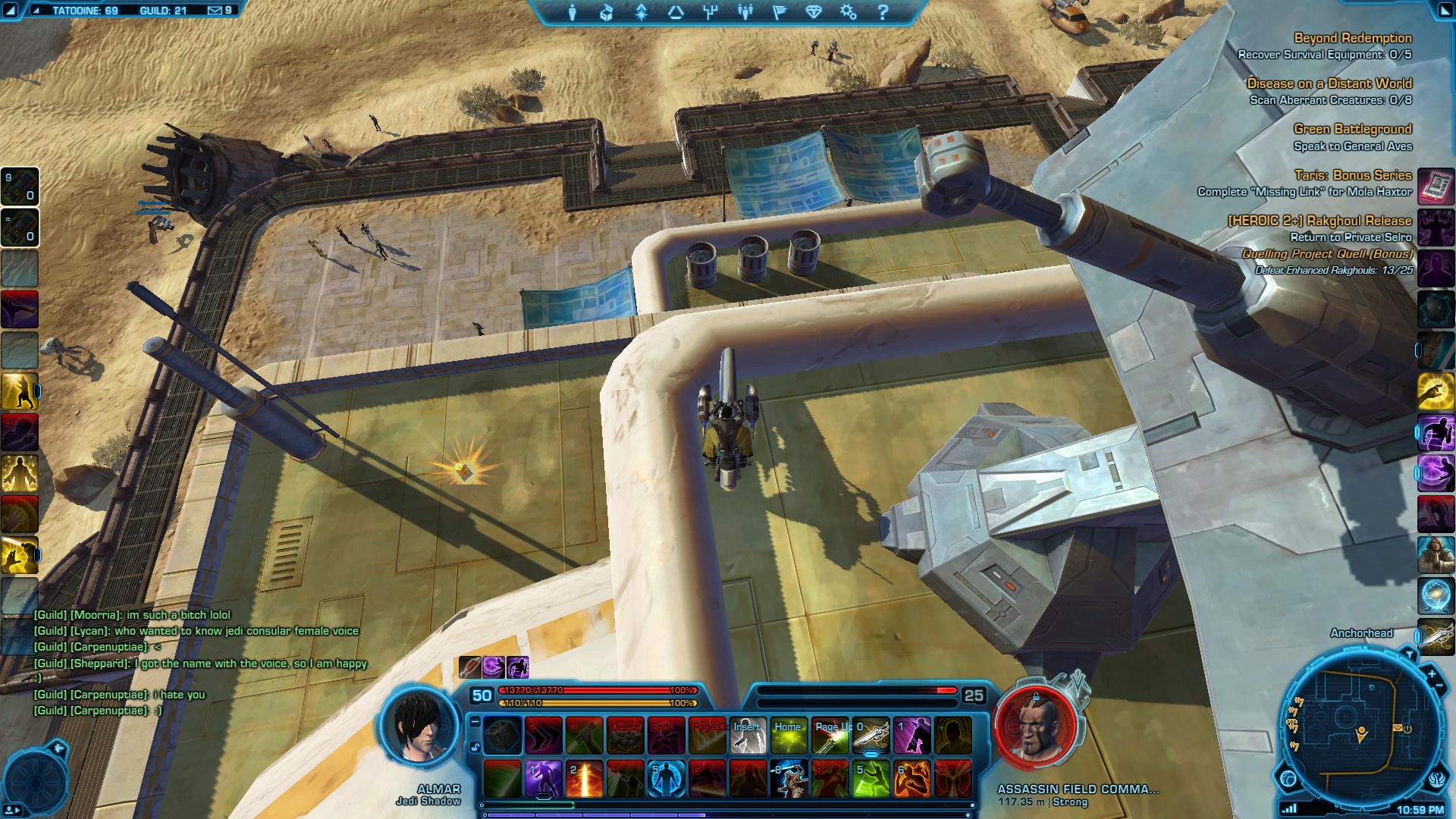This screenshot has height=819, width=1456.
Task: Open the social group icon
Action: [x=745, y=12]
